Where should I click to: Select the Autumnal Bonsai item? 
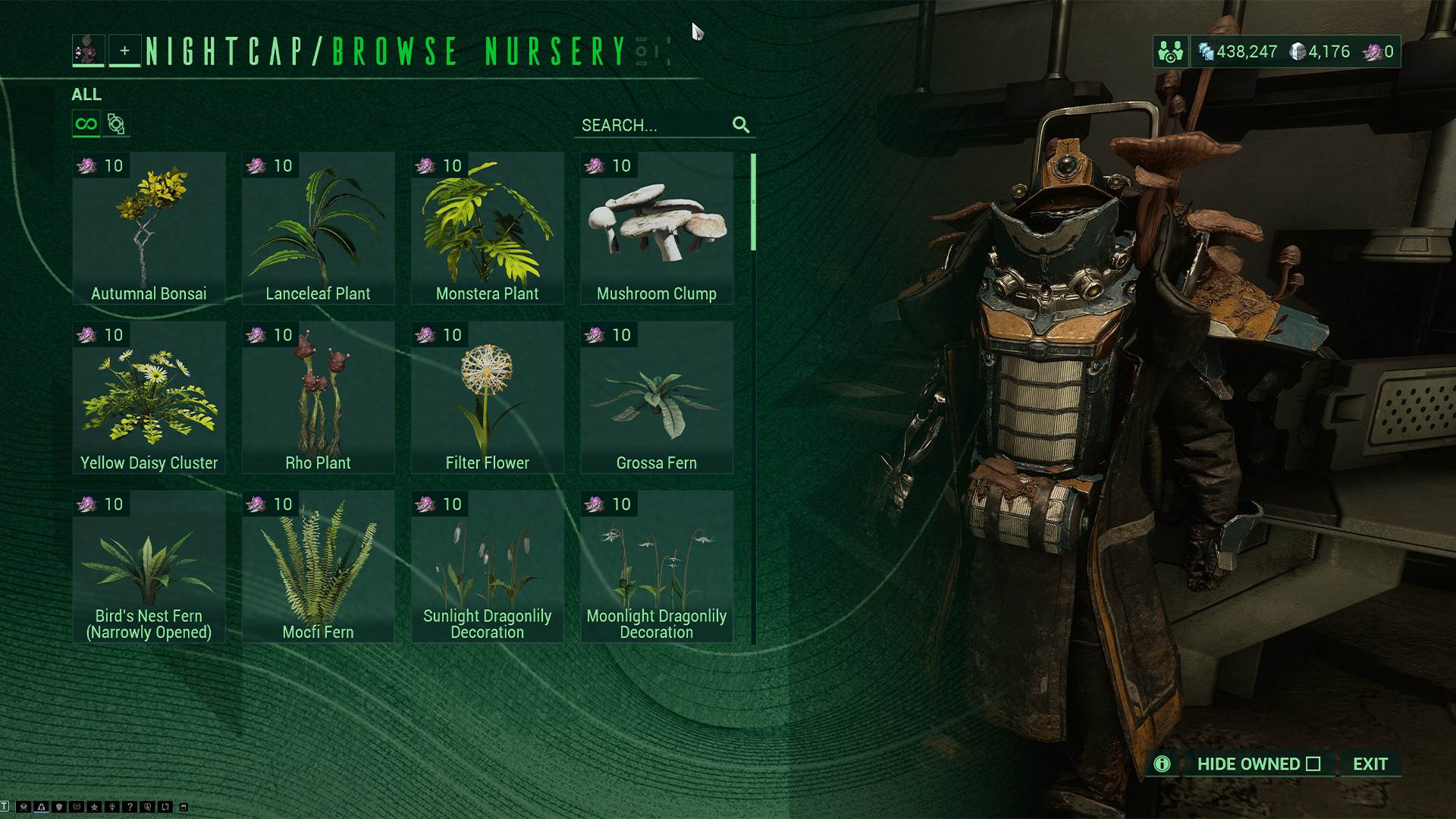click(149, 228)
